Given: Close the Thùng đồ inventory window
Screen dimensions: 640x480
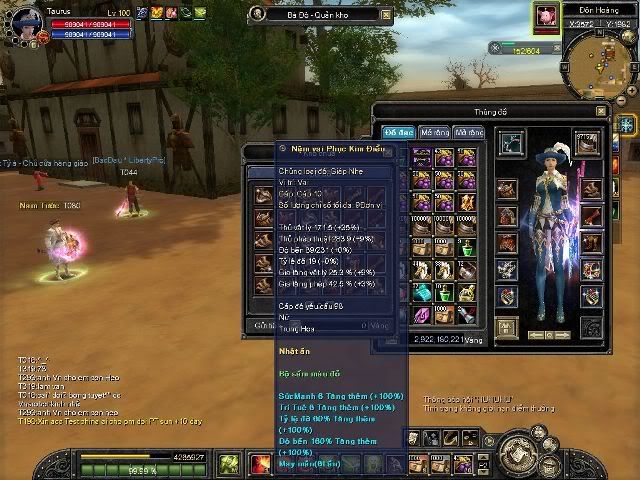Looking at the screenshot, I should pyautogui.click(x=600, y=111).
